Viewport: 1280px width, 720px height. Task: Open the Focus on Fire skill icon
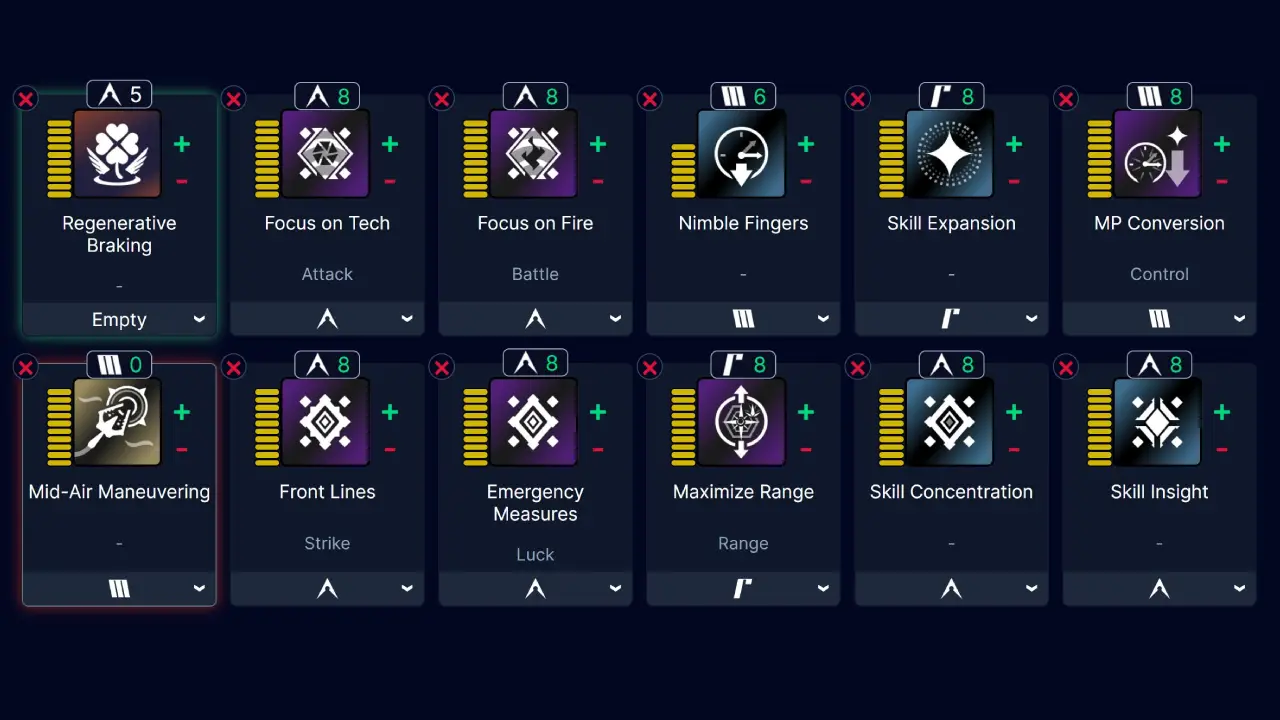[x=535, y=153]
